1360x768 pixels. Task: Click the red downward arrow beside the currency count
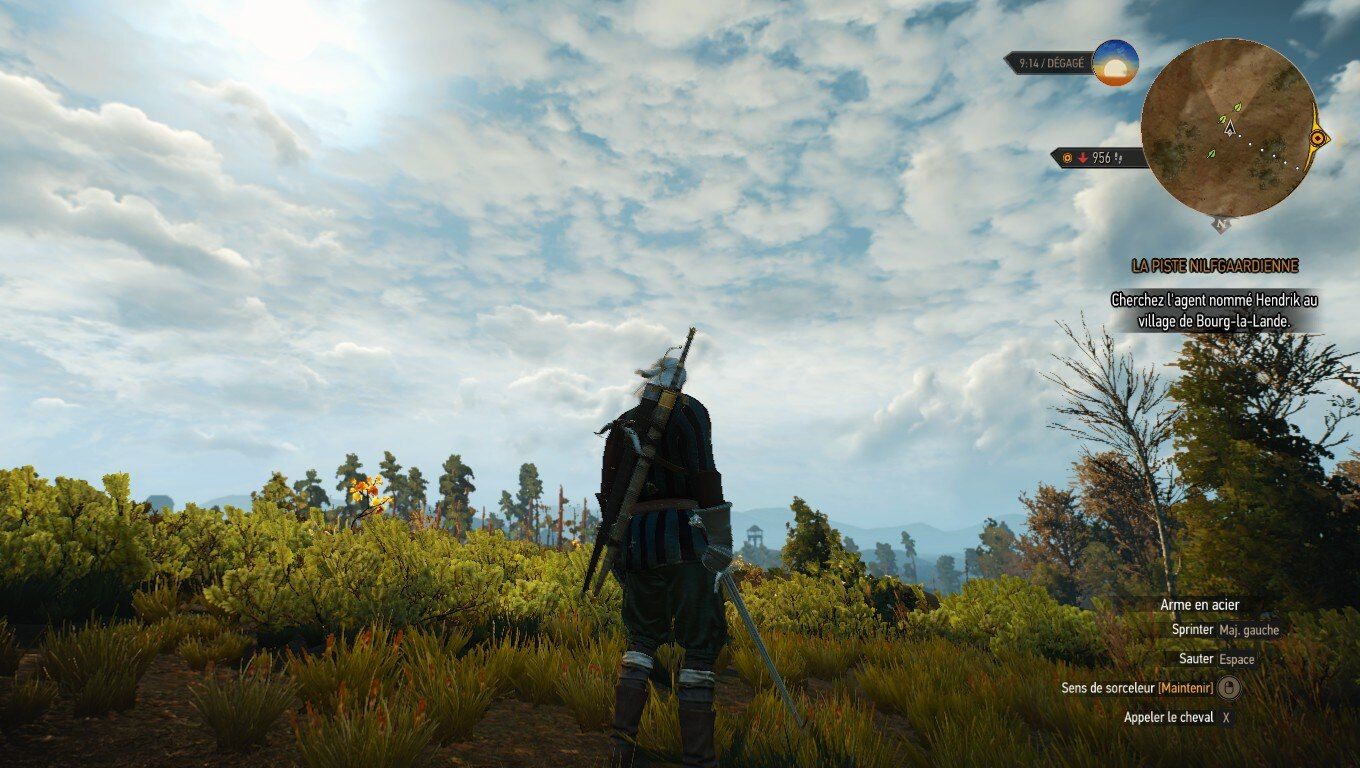1083,158
